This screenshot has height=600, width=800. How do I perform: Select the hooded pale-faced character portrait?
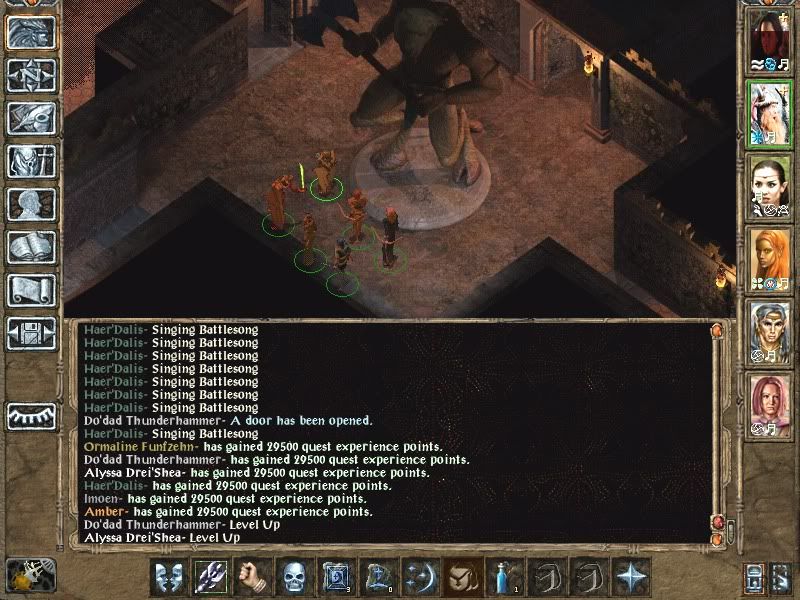(x=771, y=39)
